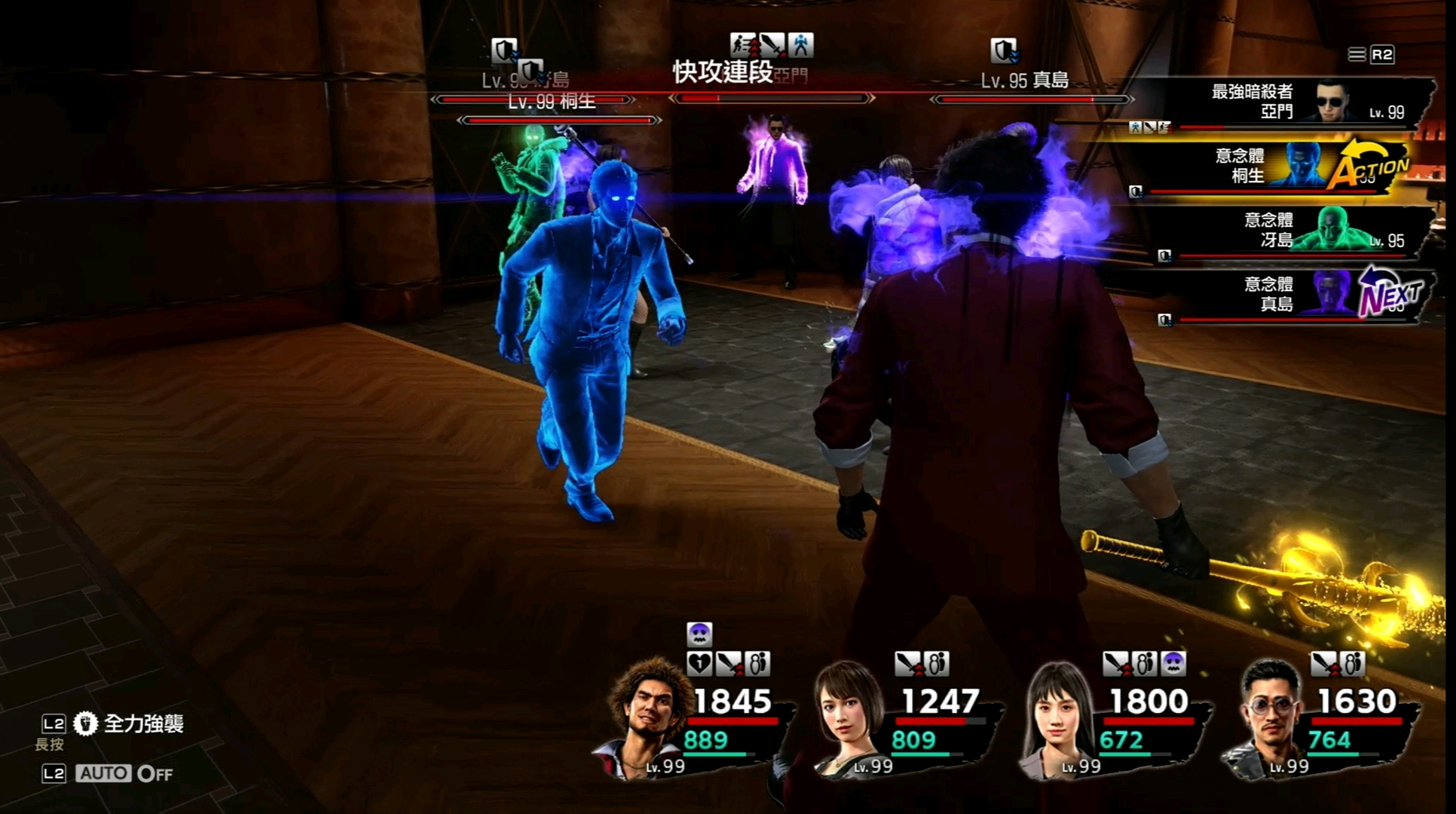Viewport: 1456px width, 814px height.
Task: Pick the purple Majima turn order entry
Action: (x=1281, y=295)
